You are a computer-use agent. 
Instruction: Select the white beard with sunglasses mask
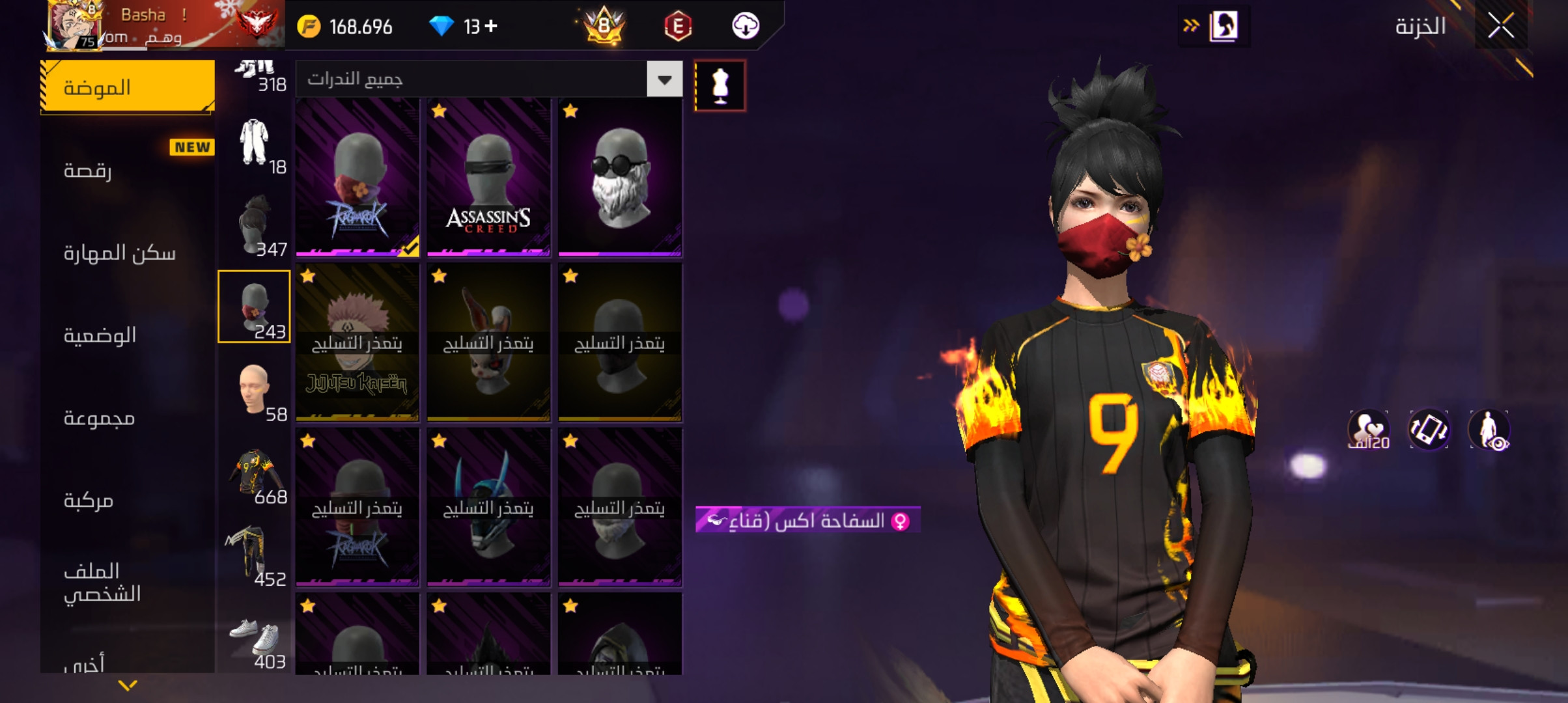point(620,177)
